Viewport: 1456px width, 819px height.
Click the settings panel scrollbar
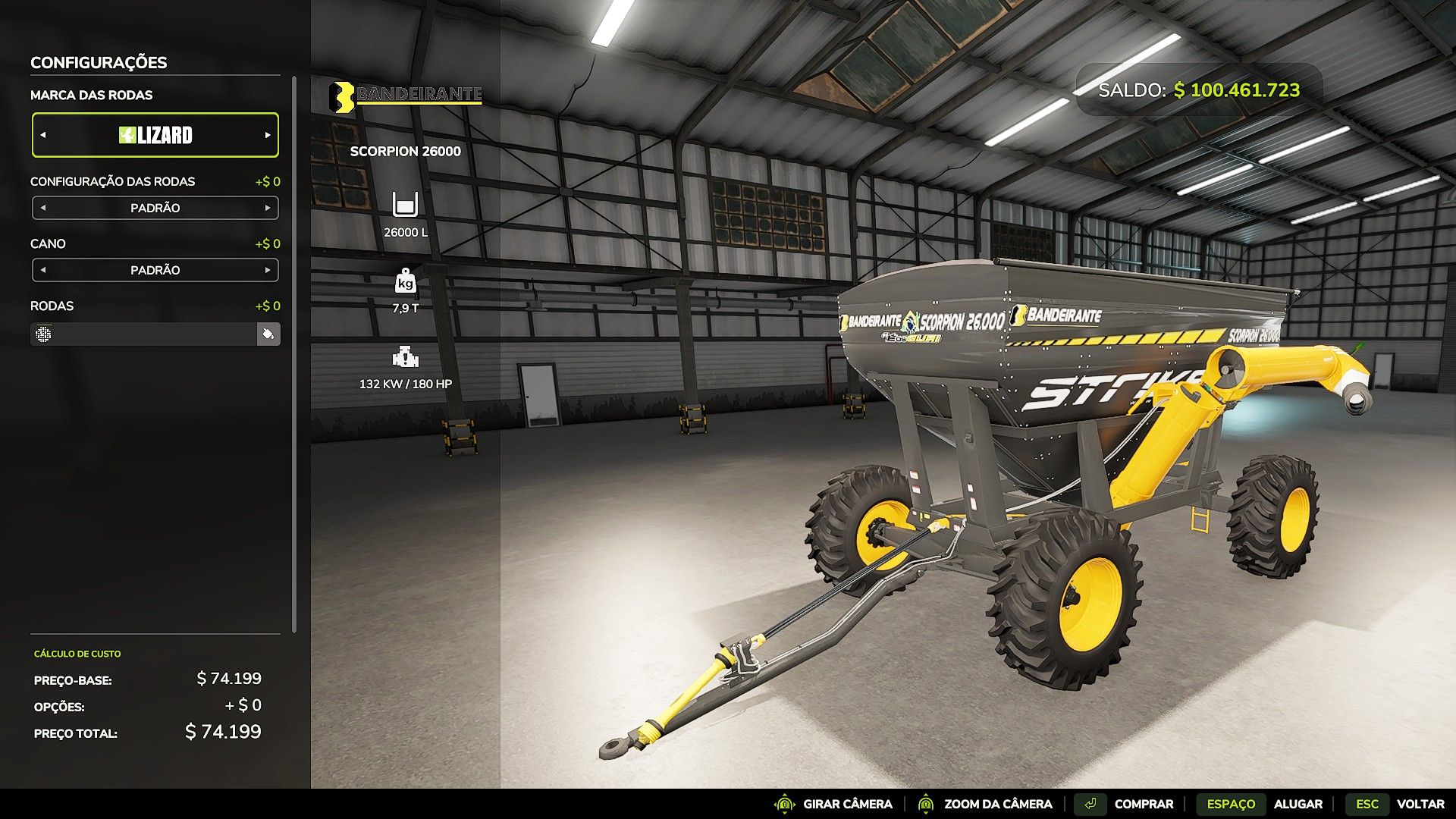pyautogui.click(x=293, y=355)
